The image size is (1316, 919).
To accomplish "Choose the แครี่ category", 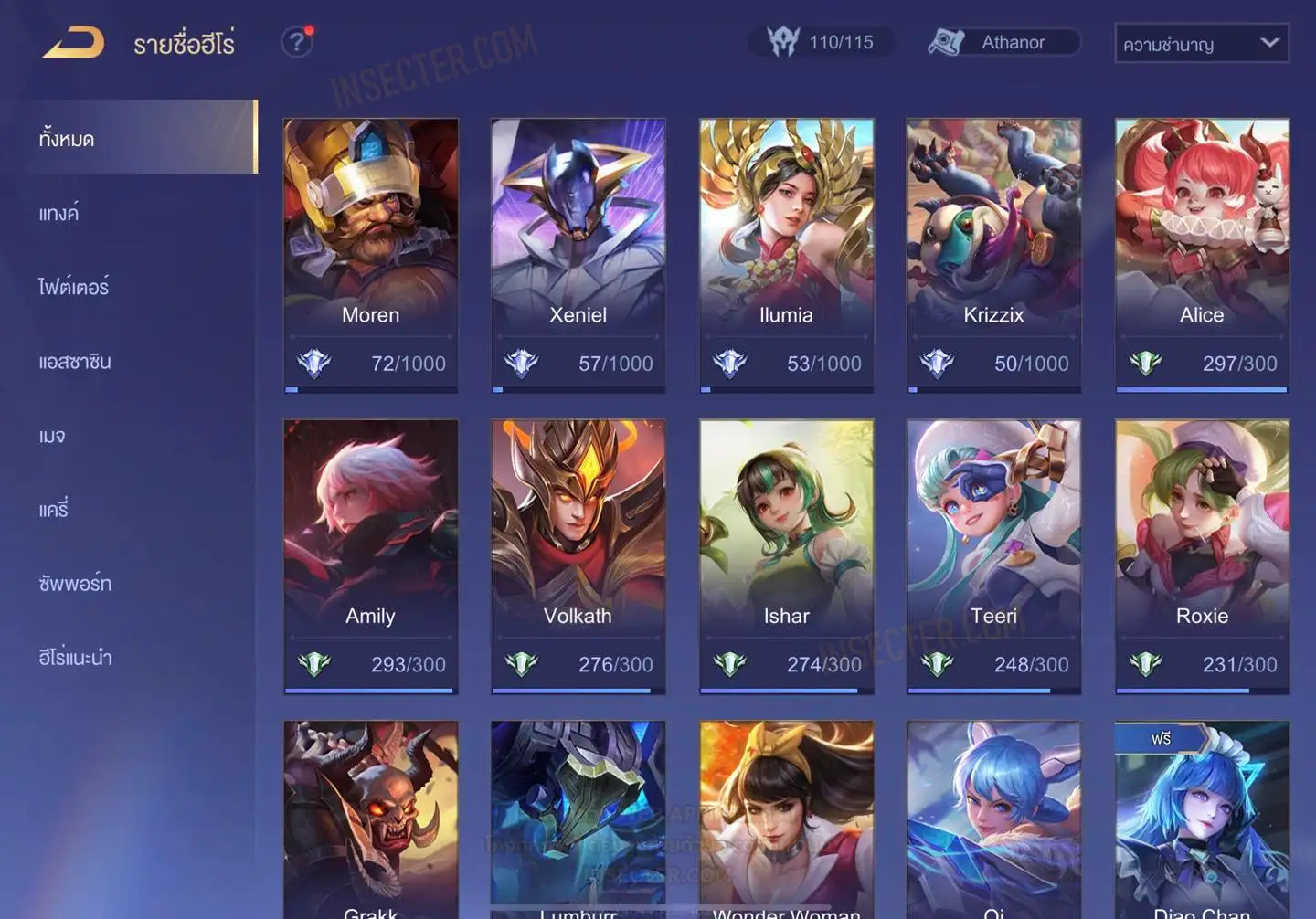I will coord(54,510).
